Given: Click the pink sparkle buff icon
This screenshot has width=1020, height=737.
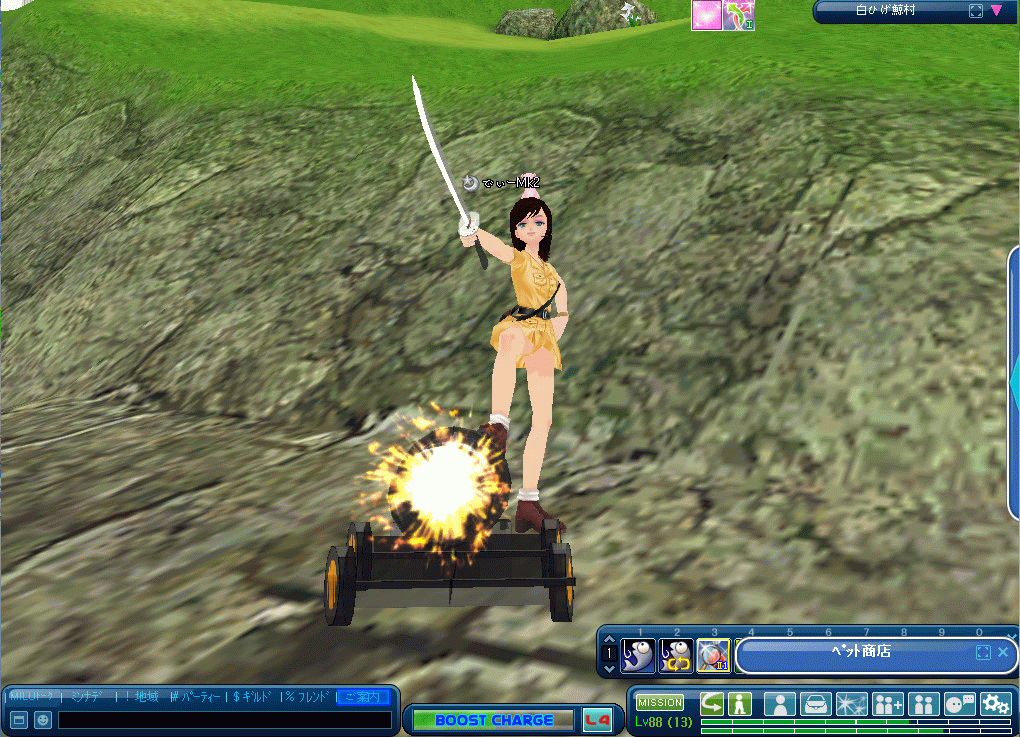Looking at the screenshot, I should pos(707,15).
